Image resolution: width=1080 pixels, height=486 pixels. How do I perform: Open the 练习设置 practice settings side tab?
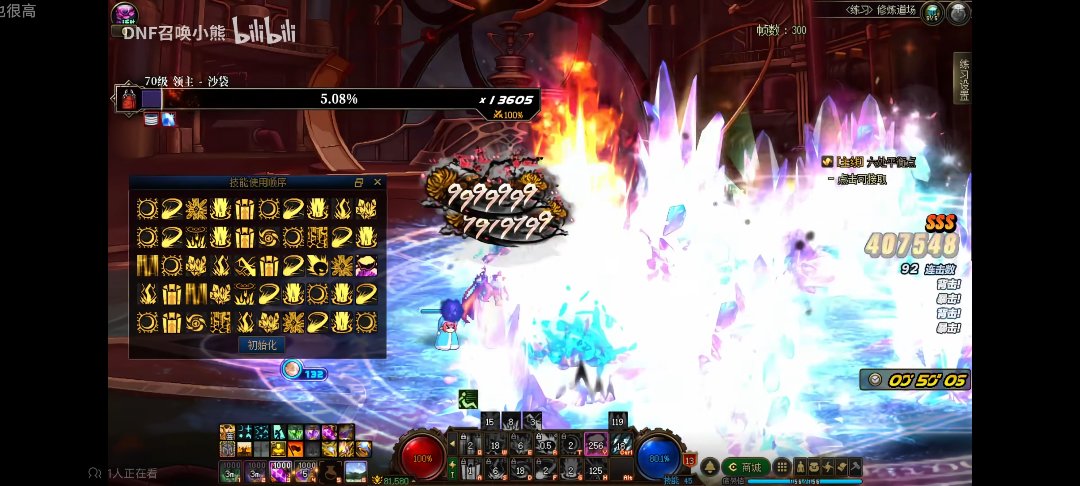click(963, 78)
